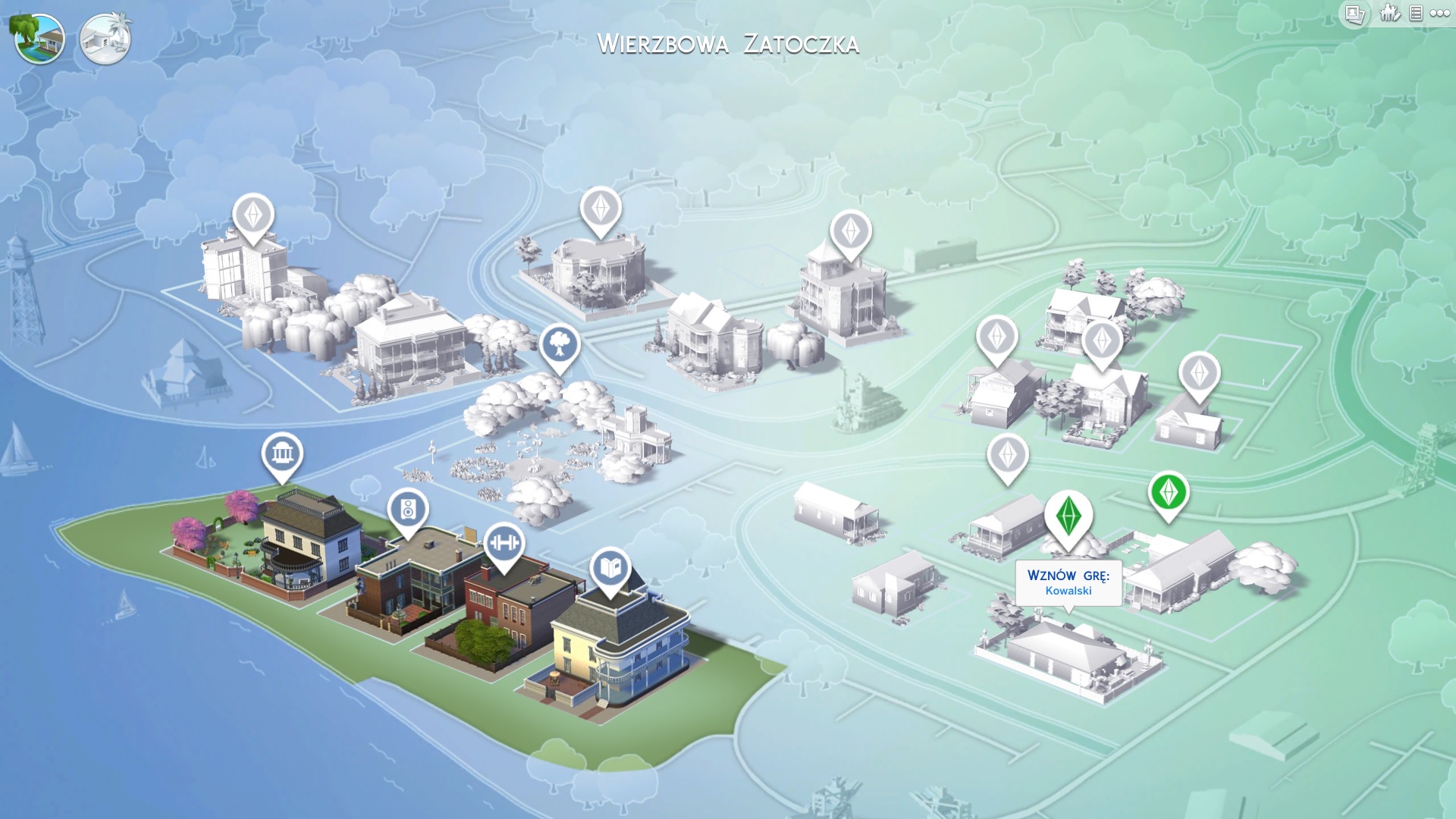
Task: Select the Willow Creek world icon with willow tree
Action: pyautogui.click(x=39, y=38)
